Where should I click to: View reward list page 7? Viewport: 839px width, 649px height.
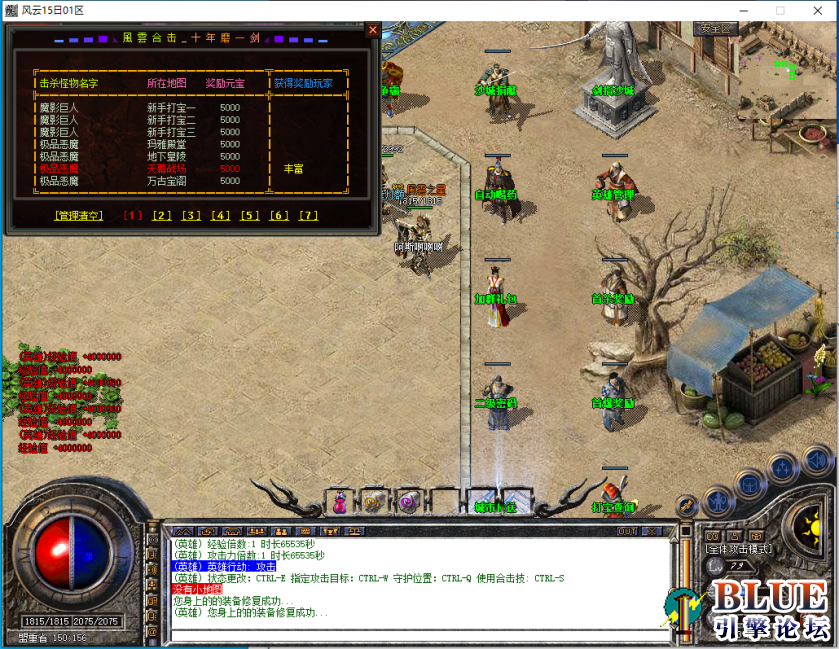[x=308, y=215]
